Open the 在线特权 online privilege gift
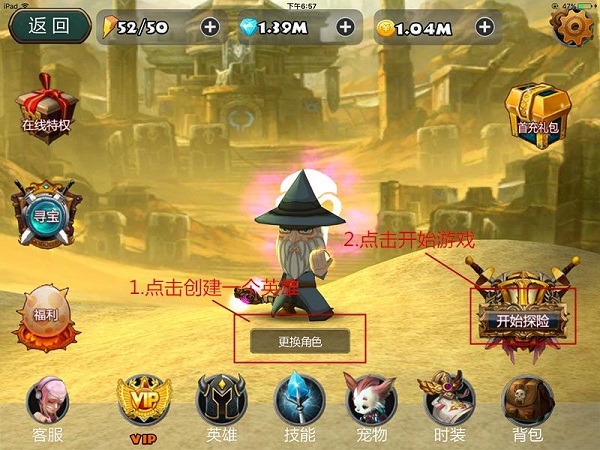The image size is (600, 450). point(47,107)
